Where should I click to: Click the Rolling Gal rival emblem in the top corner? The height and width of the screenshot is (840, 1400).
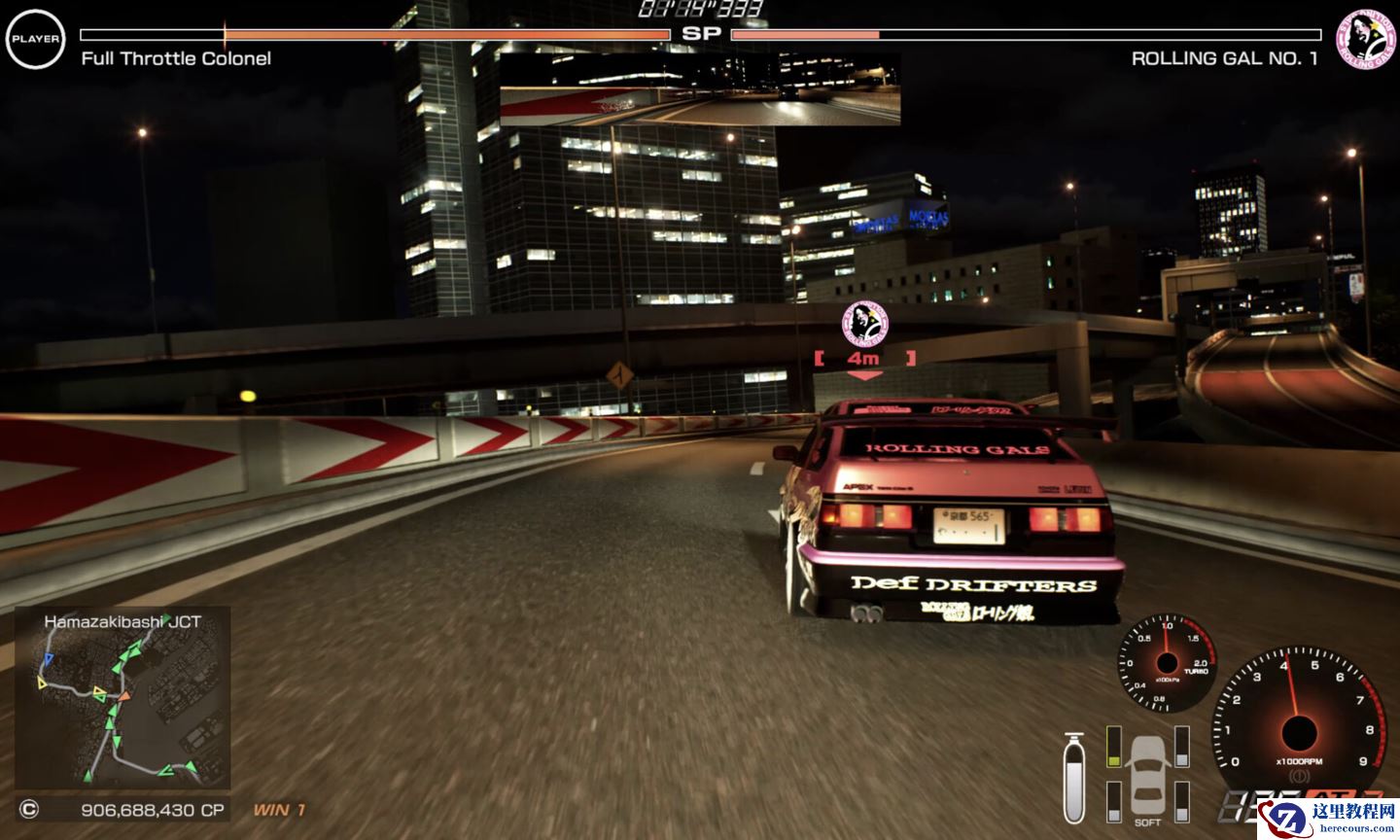coord(1365,40)
